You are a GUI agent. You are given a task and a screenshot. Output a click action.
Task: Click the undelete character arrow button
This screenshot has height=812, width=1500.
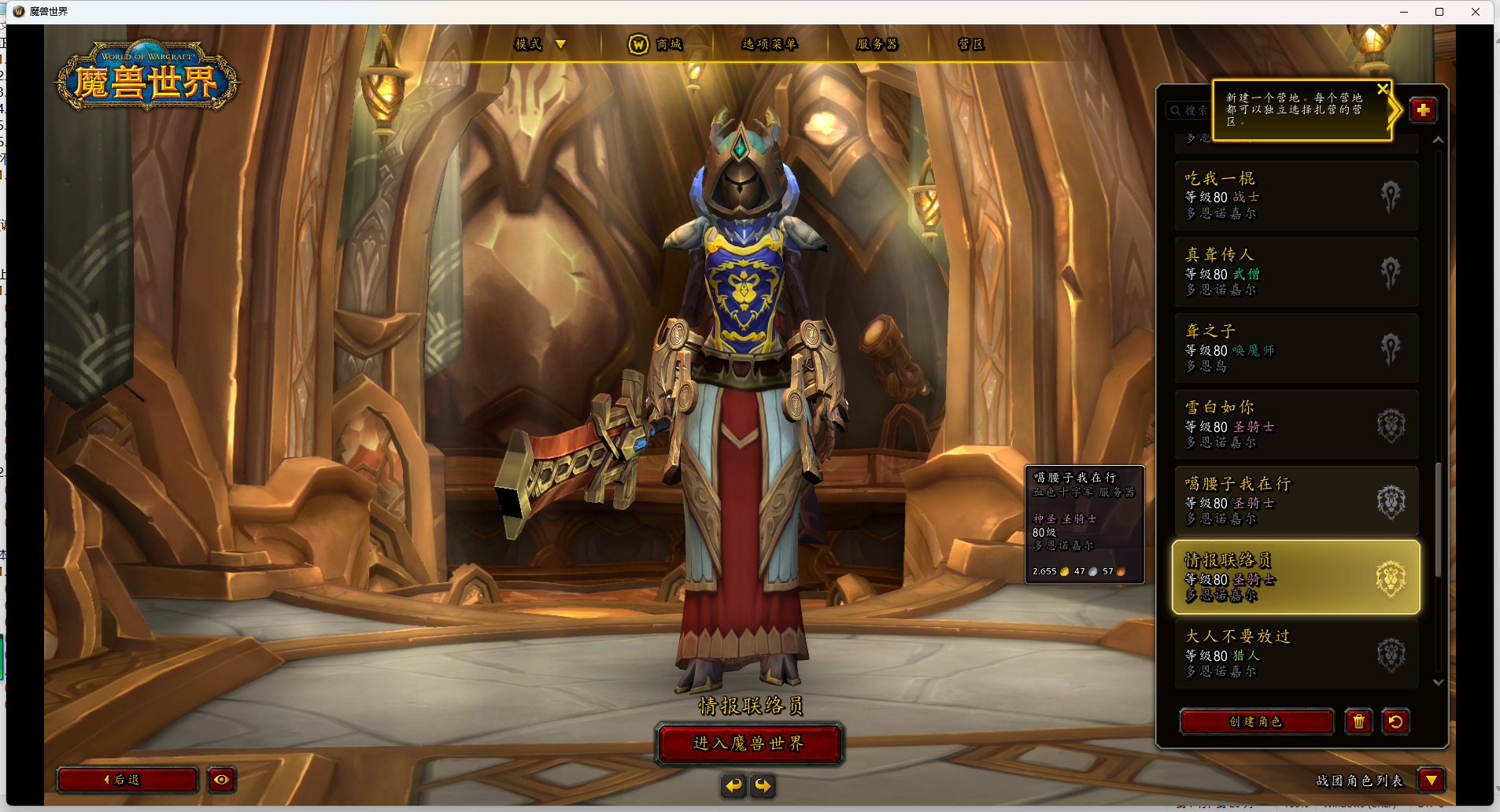(x=1395, y=722)
